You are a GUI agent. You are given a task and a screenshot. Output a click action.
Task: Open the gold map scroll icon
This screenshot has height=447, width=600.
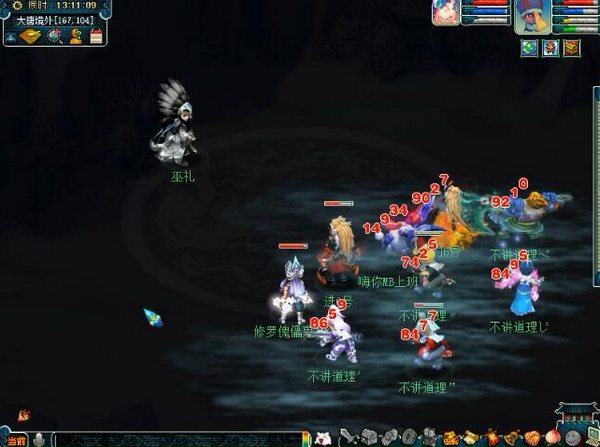29,36
